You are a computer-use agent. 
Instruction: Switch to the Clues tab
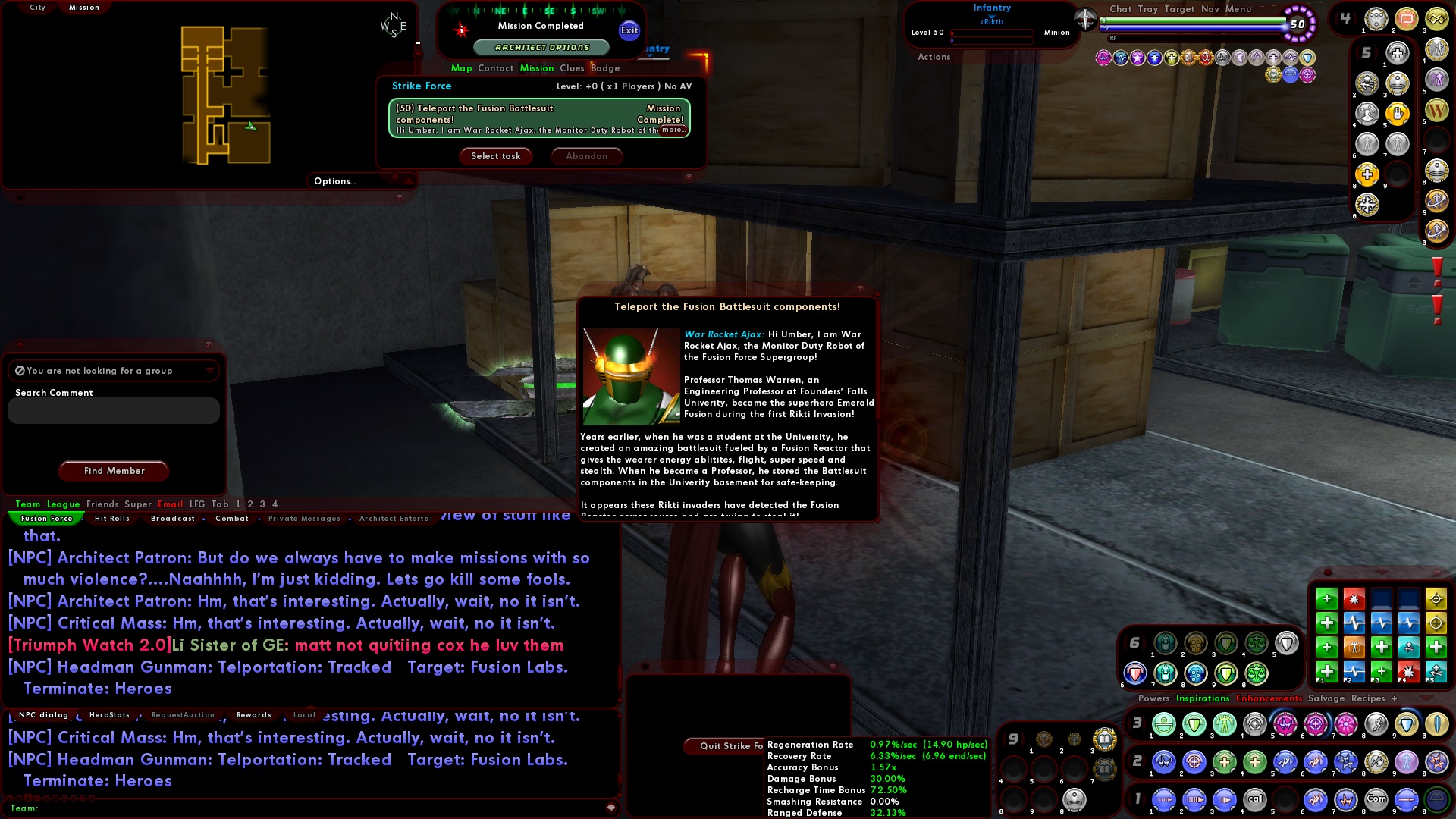(x=573, y=68)
